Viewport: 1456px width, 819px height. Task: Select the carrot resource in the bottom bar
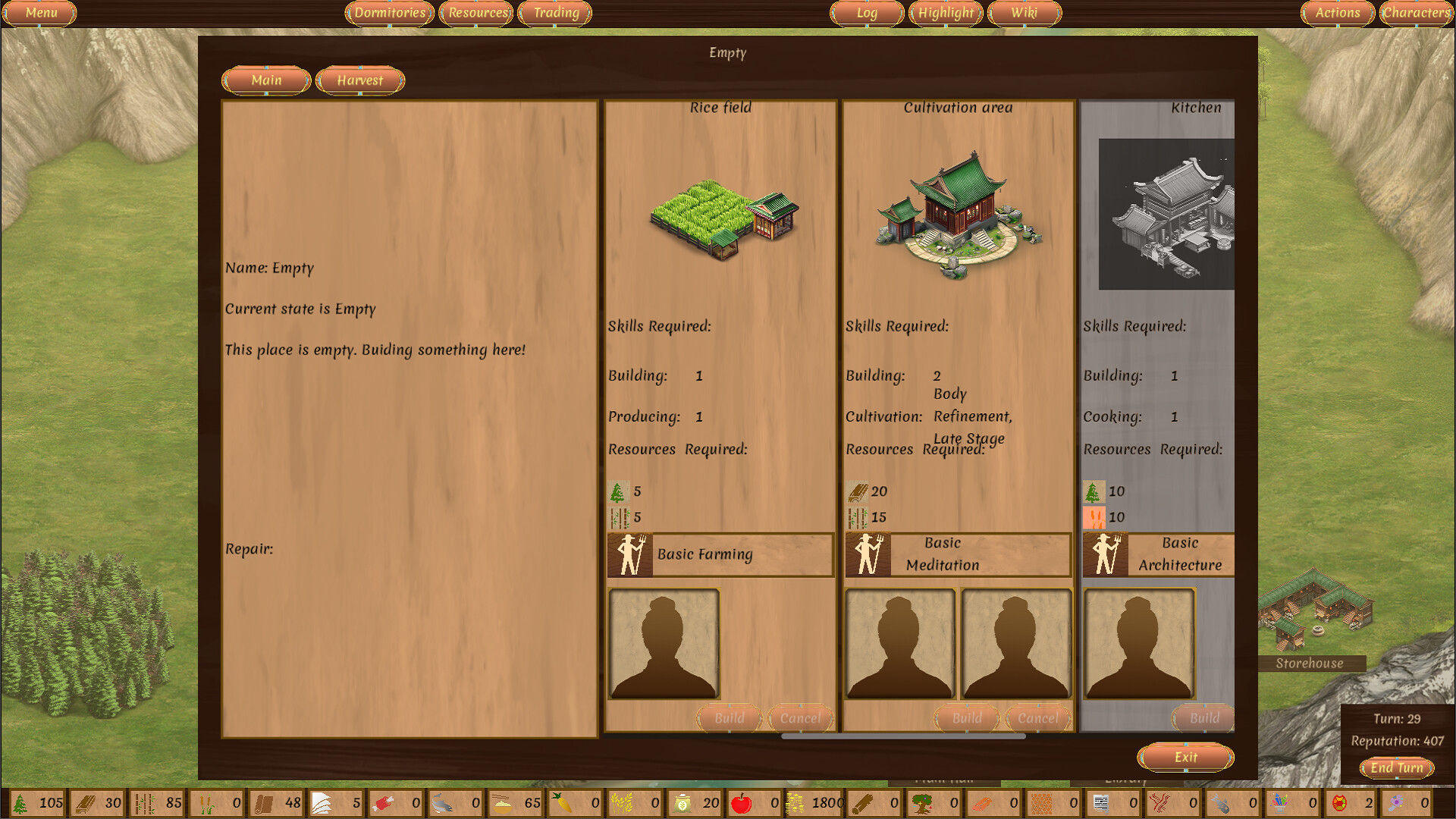(x=561, y=802)
